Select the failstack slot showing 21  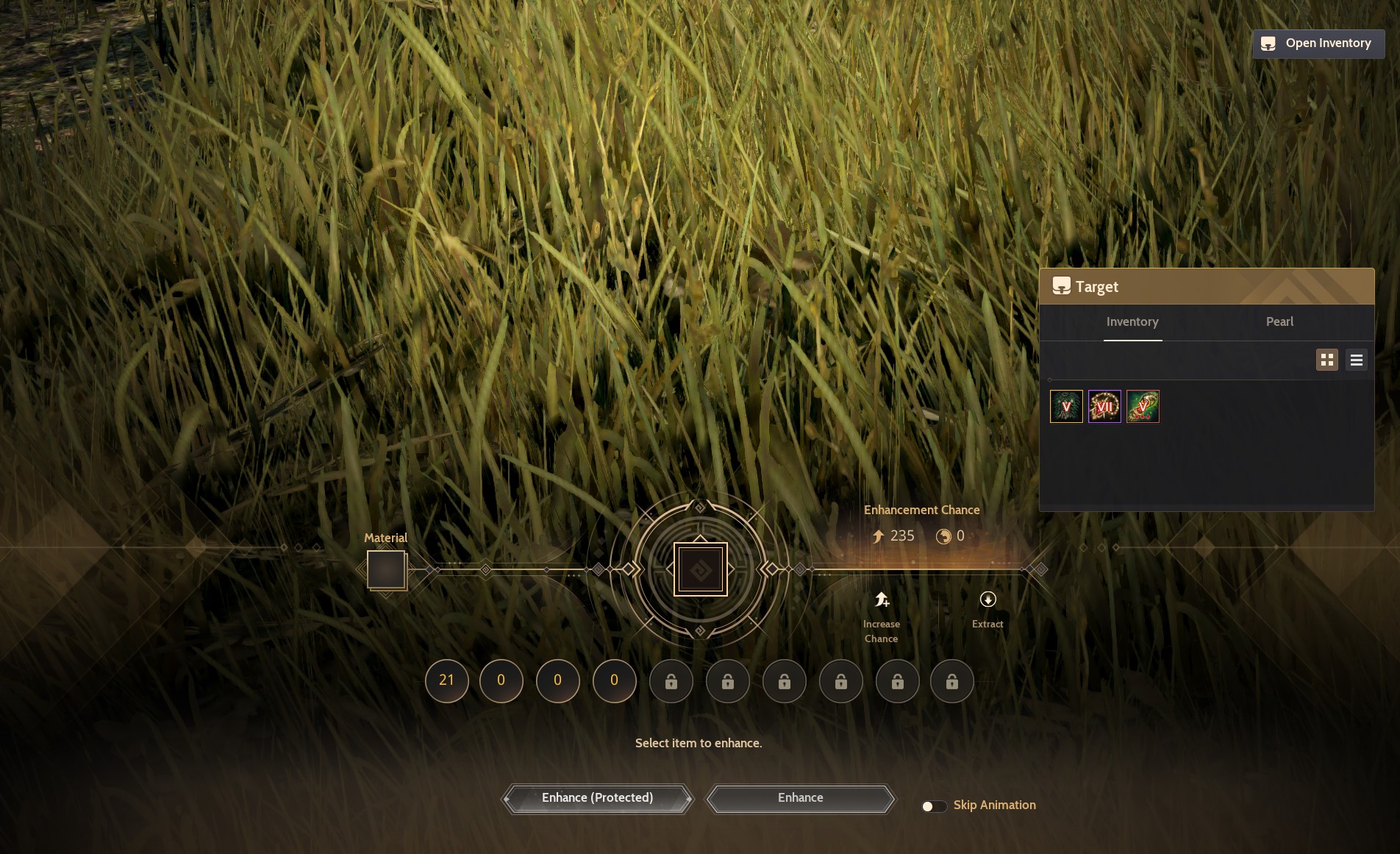446,680
